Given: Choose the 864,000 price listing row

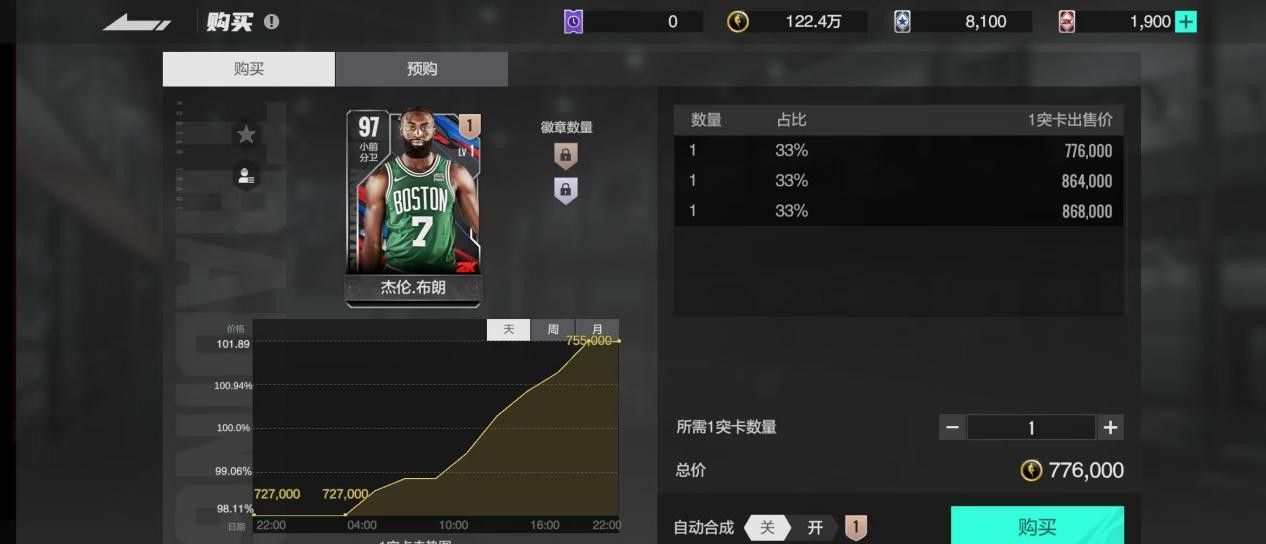Looking at the screenshot, I should coord(898,181).
